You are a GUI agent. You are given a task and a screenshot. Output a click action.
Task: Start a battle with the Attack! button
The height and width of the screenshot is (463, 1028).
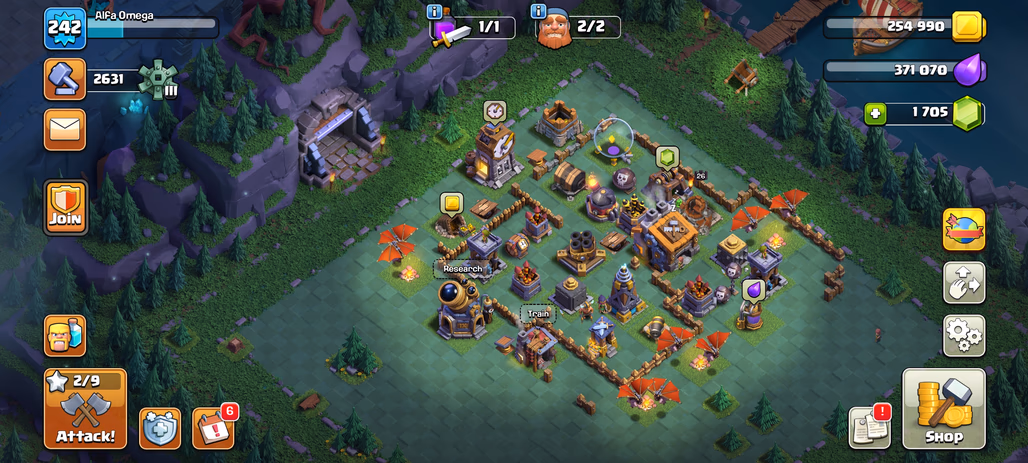click(x=85, y=409)
